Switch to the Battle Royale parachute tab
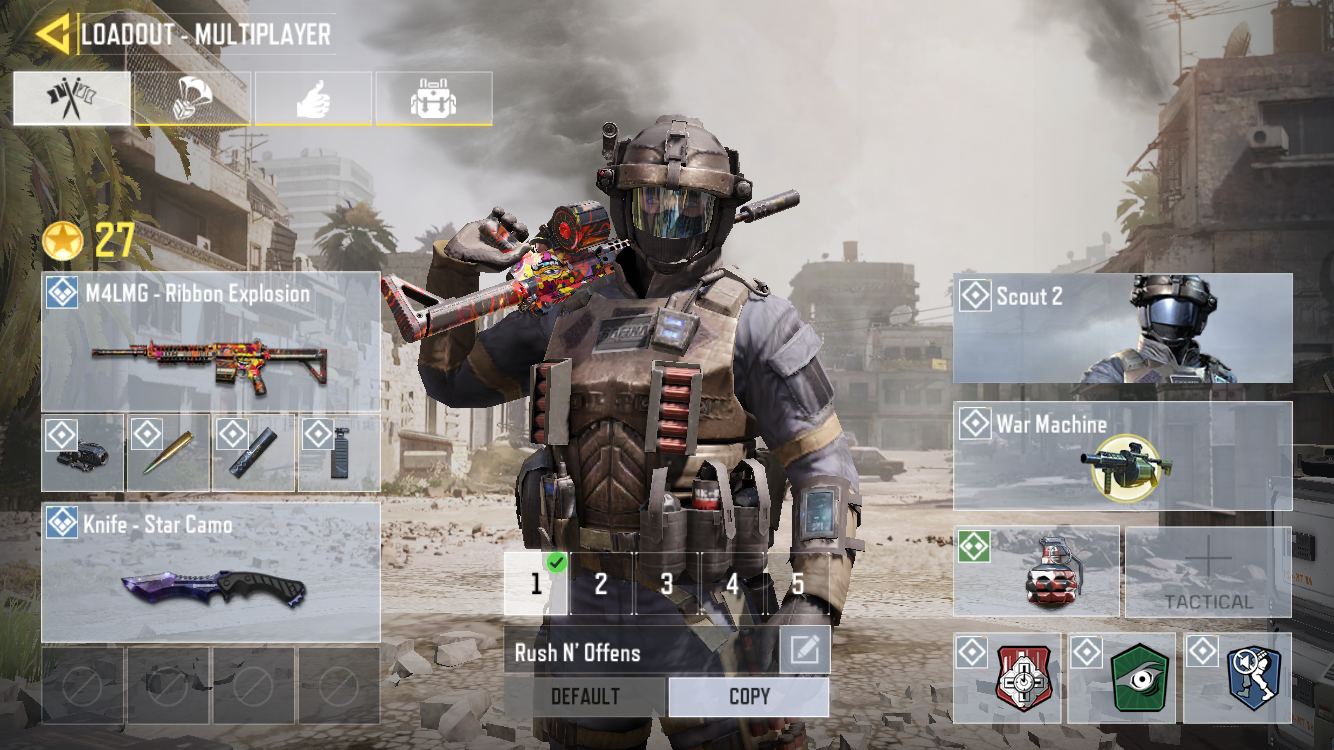 pos(192,98)
